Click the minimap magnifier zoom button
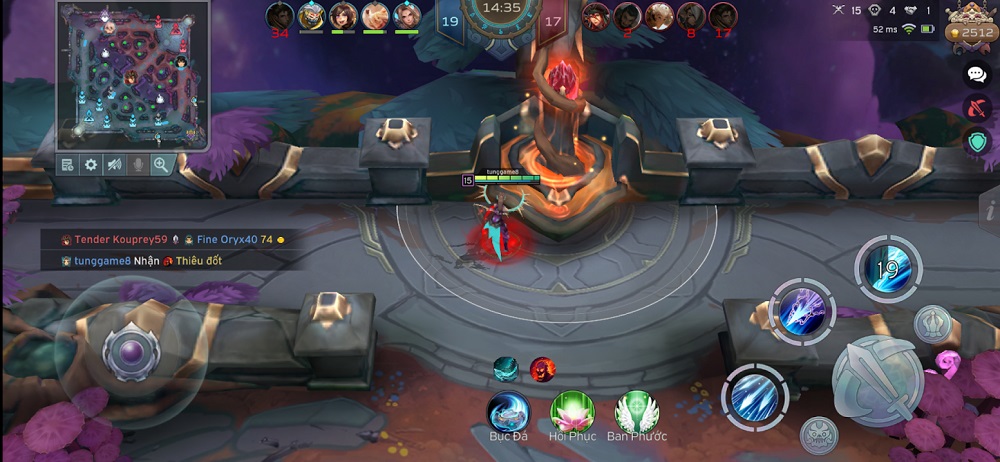1000x462 pixels. coord(160,165)
